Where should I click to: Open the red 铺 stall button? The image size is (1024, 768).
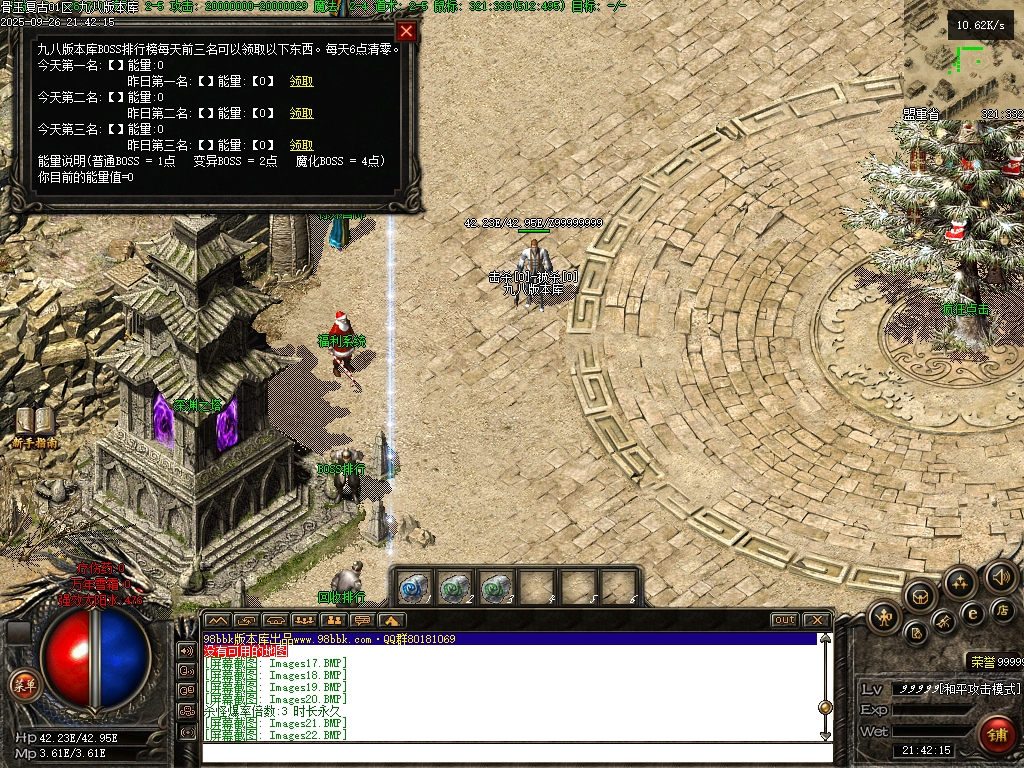[x=996, y=734]
